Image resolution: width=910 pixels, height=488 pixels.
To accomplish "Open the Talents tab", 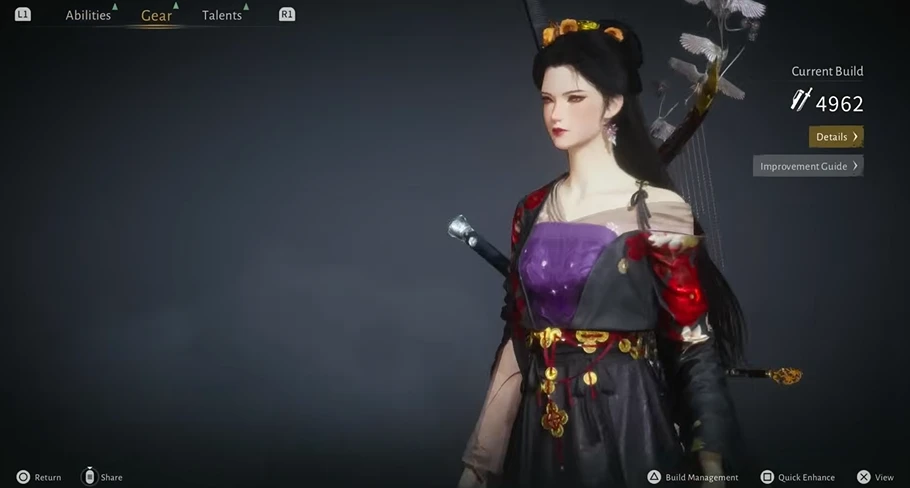I will point(222,15).
